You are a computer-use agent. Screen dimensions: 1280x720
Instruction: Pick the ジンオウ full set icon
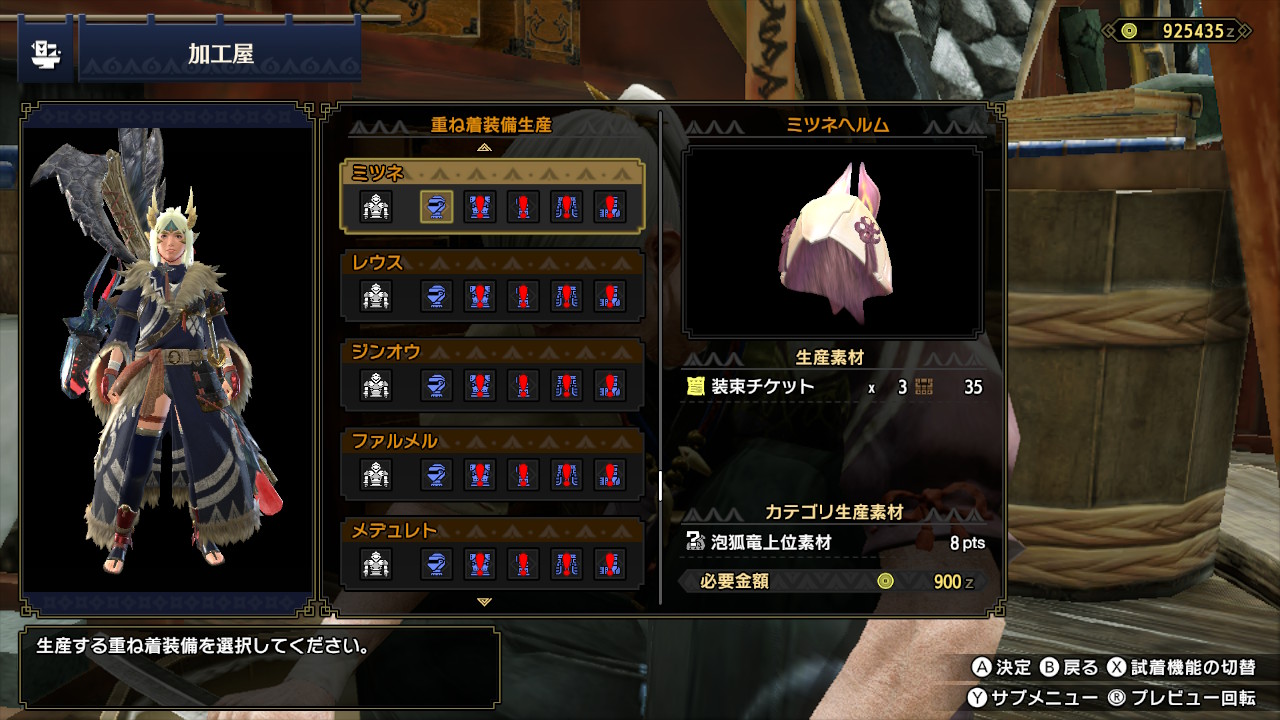pos(376,385)
